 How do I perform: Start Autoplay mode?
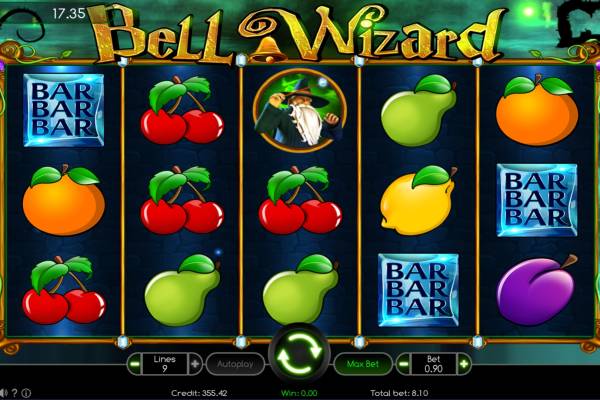[x=236, y=364]
